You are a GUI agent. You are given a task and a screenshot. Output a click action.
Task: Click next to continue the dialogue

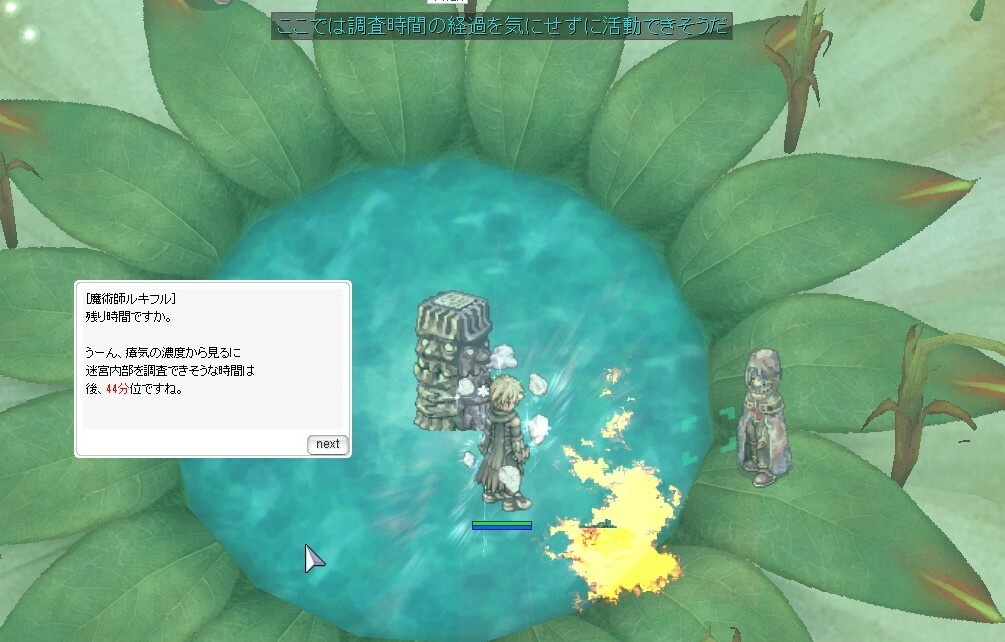pyautogui.click(x=327, y=444)
